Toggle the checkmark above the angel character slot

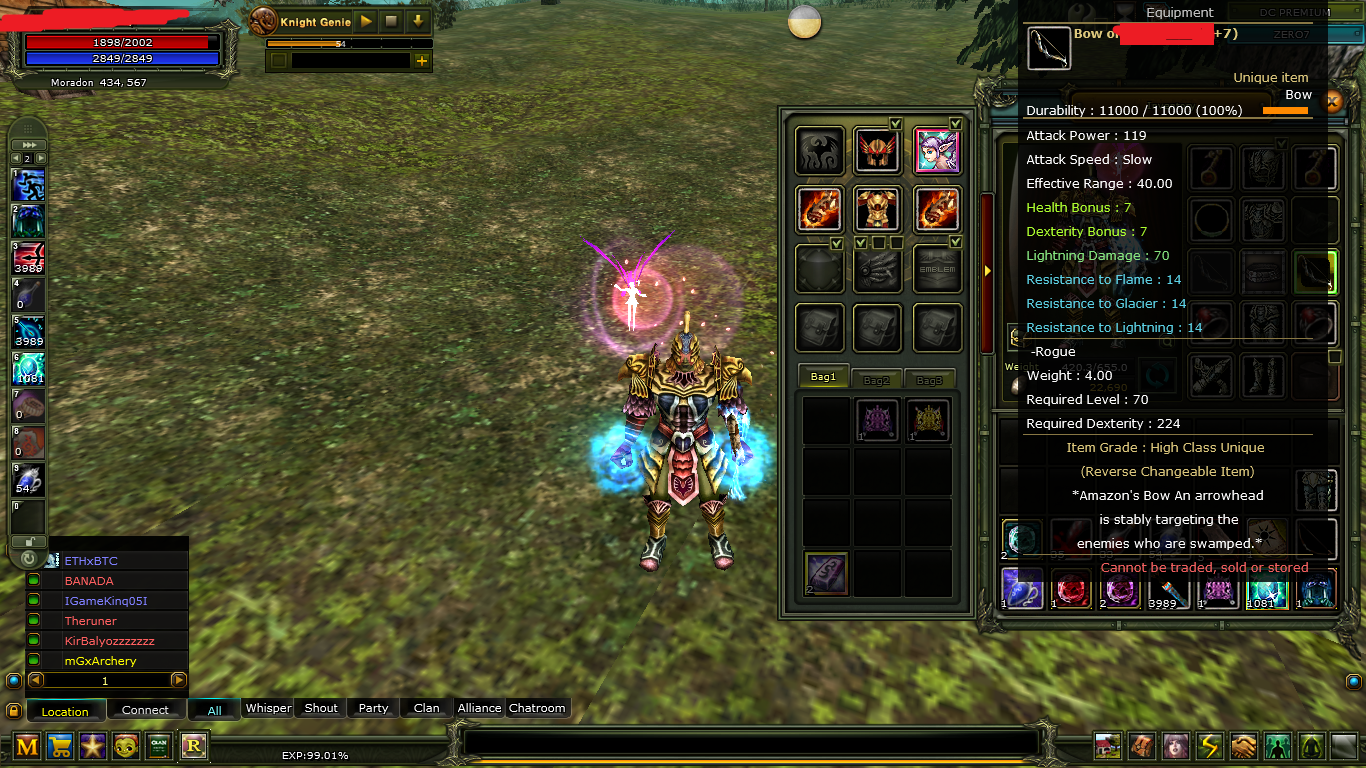click(x=957, y=122)
